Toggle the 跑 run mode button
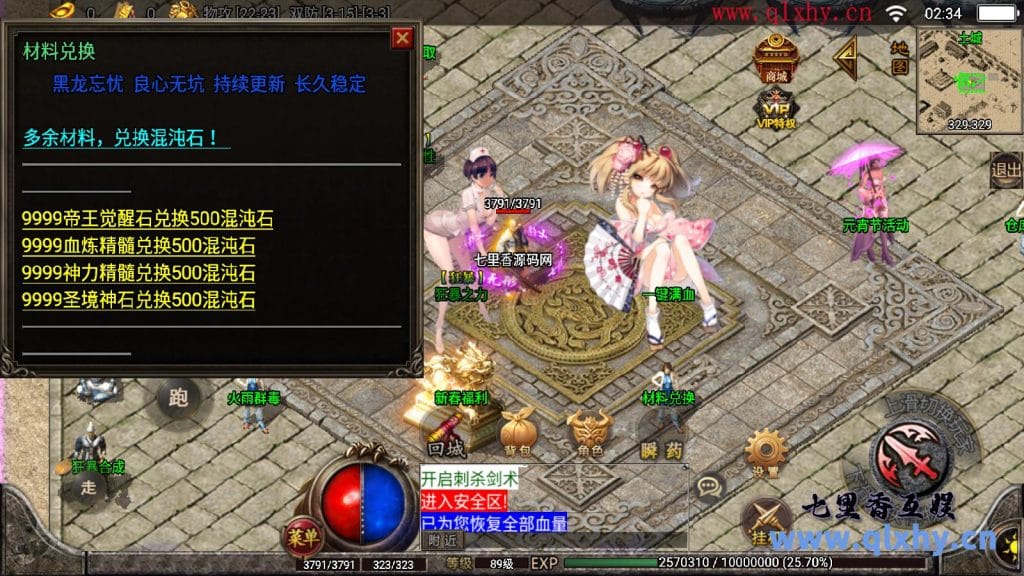Image resolution: width=1024 pixels, height=576 pixels. point(178,398)
